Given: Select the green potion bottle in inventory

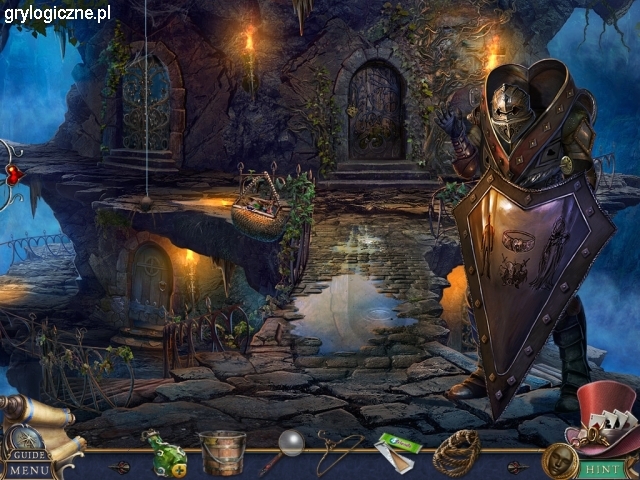Looking at the screenshot, I should pos(165,452).
